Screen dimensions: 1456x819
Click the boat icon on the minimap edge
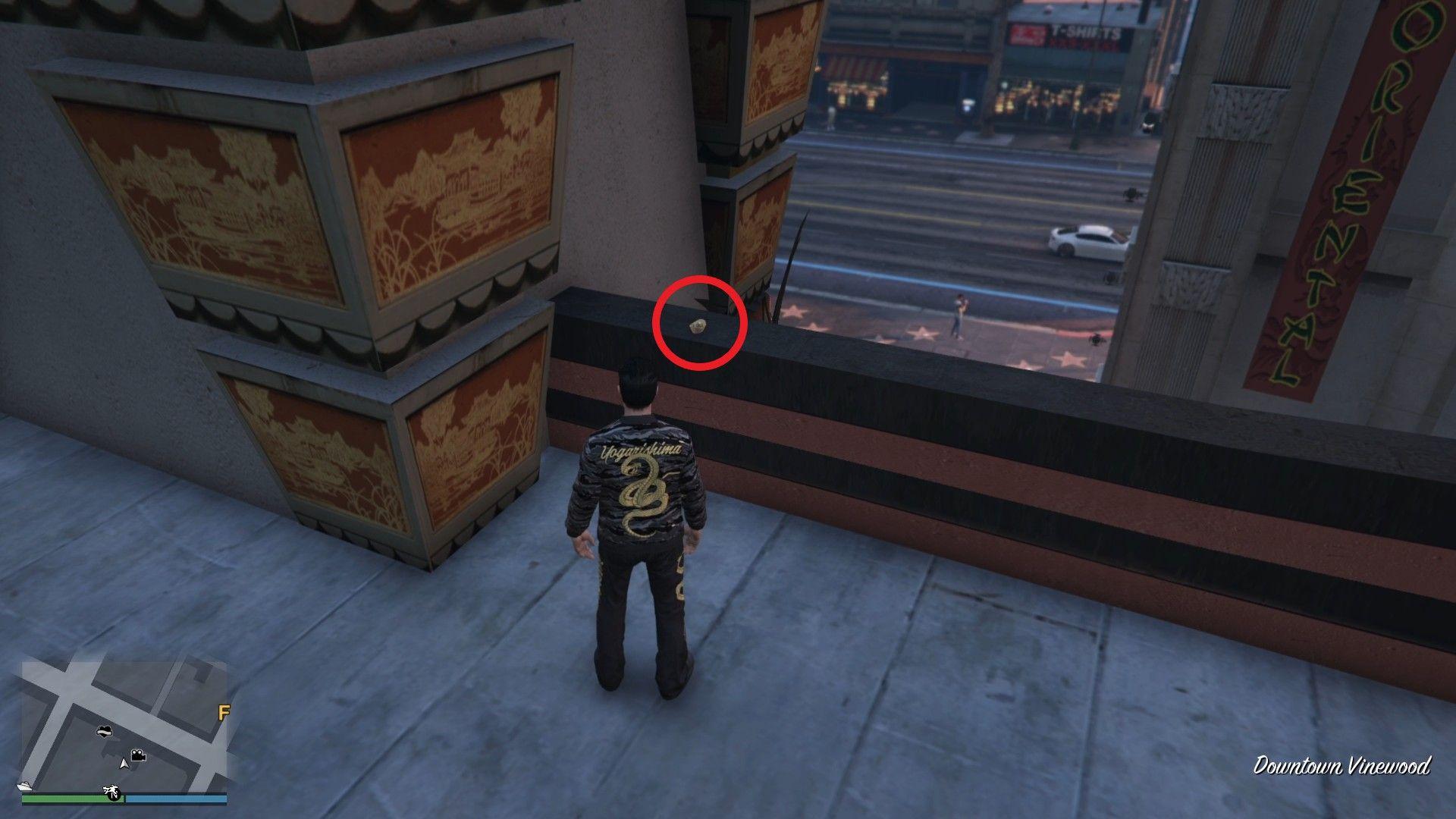point(24,786)
